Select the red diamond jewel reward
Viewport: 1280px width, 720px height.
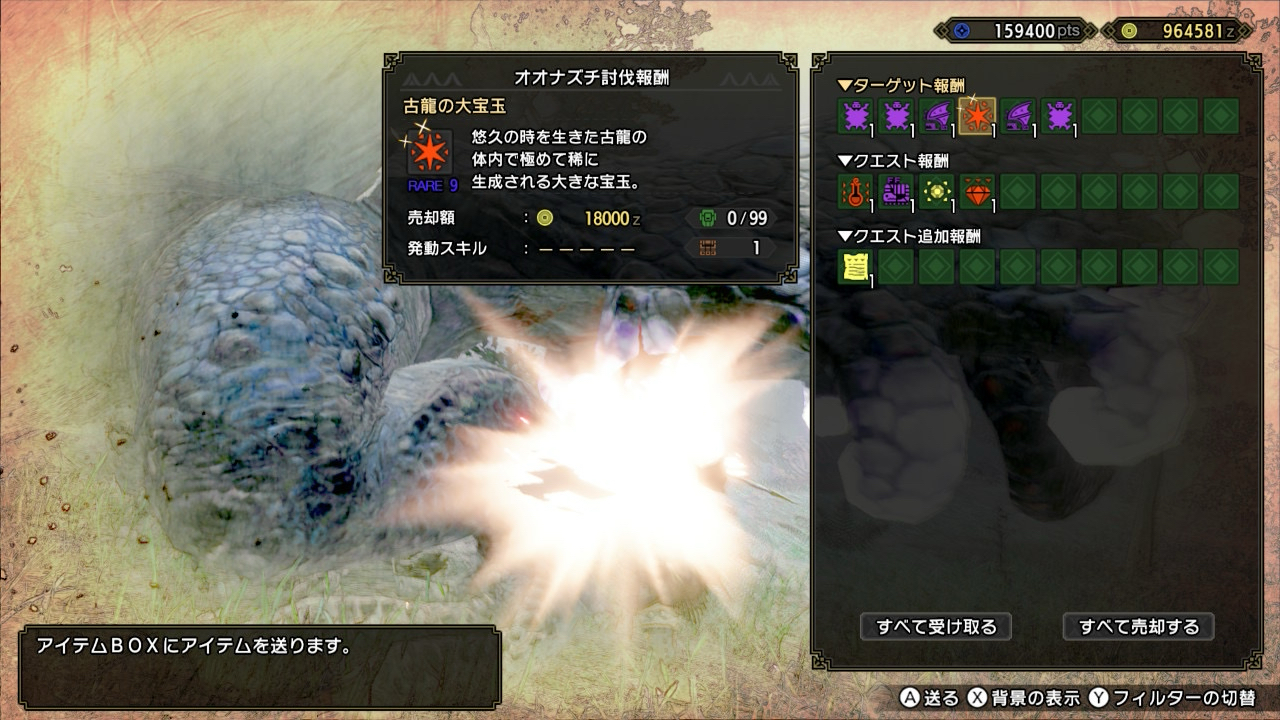coord(978,191)
